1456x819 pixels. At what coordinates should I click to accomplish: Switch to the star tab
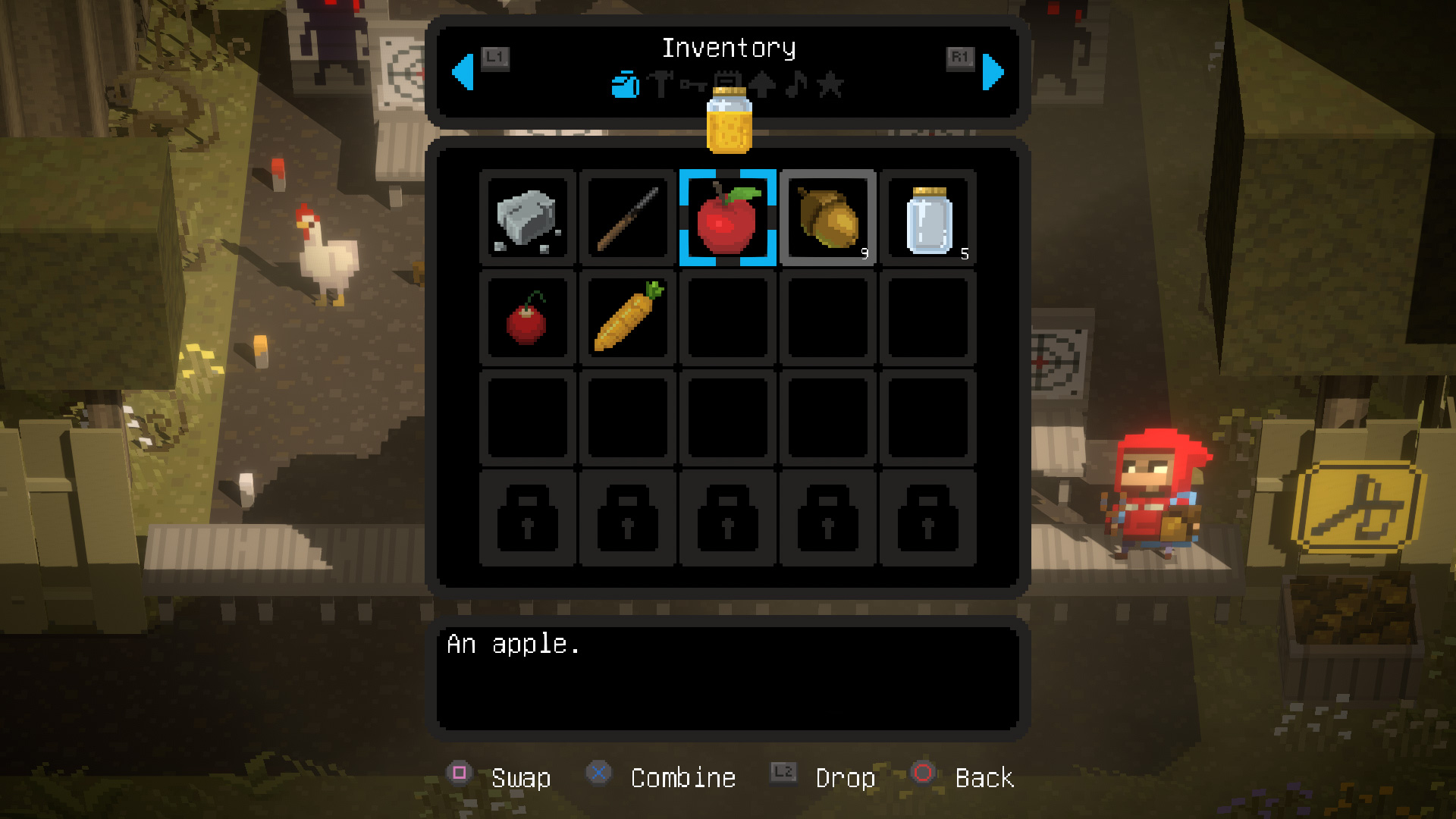(830, 84)
